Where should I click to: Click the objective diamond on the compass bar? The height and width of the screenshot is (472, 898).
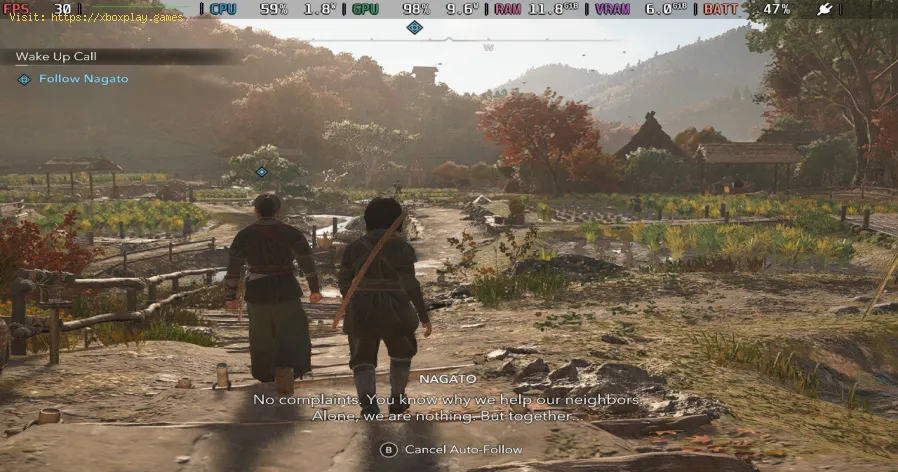(x=414, y=27)
